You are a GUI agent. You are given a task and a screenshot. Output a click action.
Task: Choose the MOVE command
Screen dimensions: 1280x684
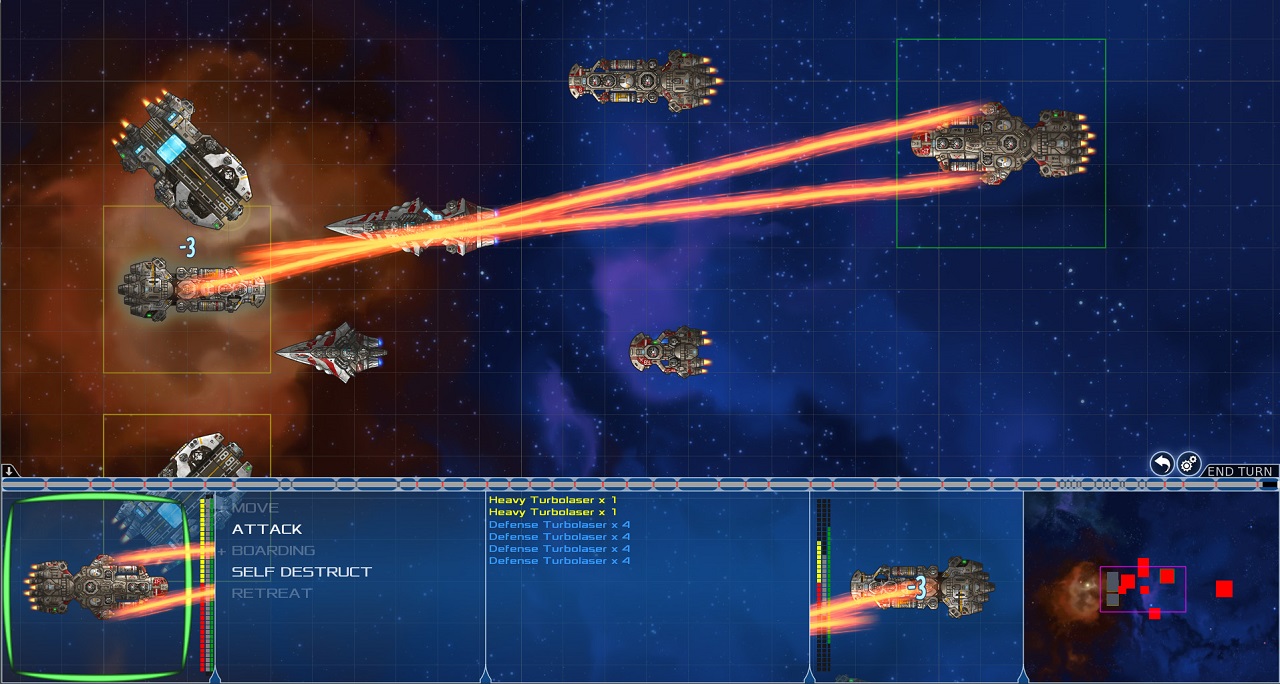tap(255, 508)
